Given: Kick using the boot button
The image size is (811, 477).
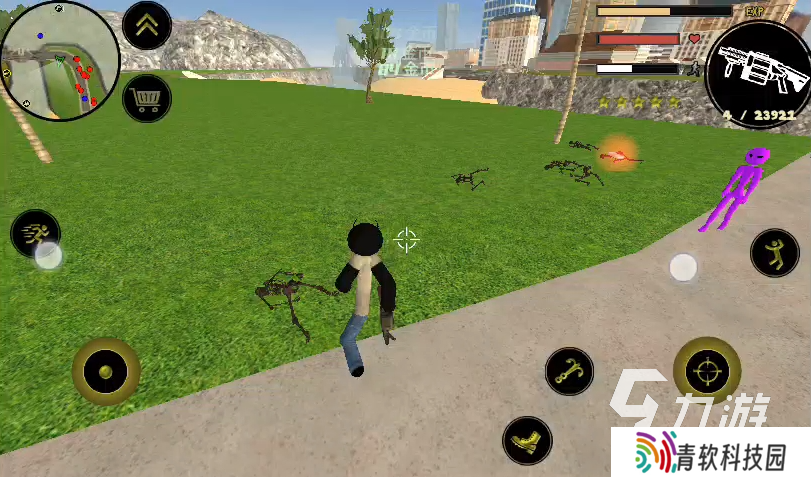Looking at the screenshot, I should 526,440.
